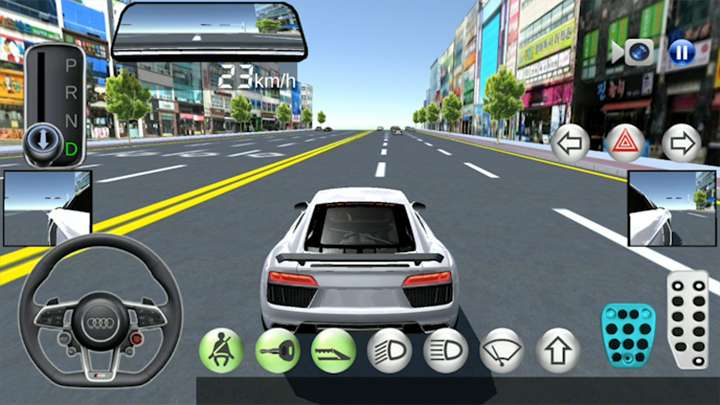Step on the silver accelerator pedal
This screenshot has height=405, width=720.
pos(688,320)
